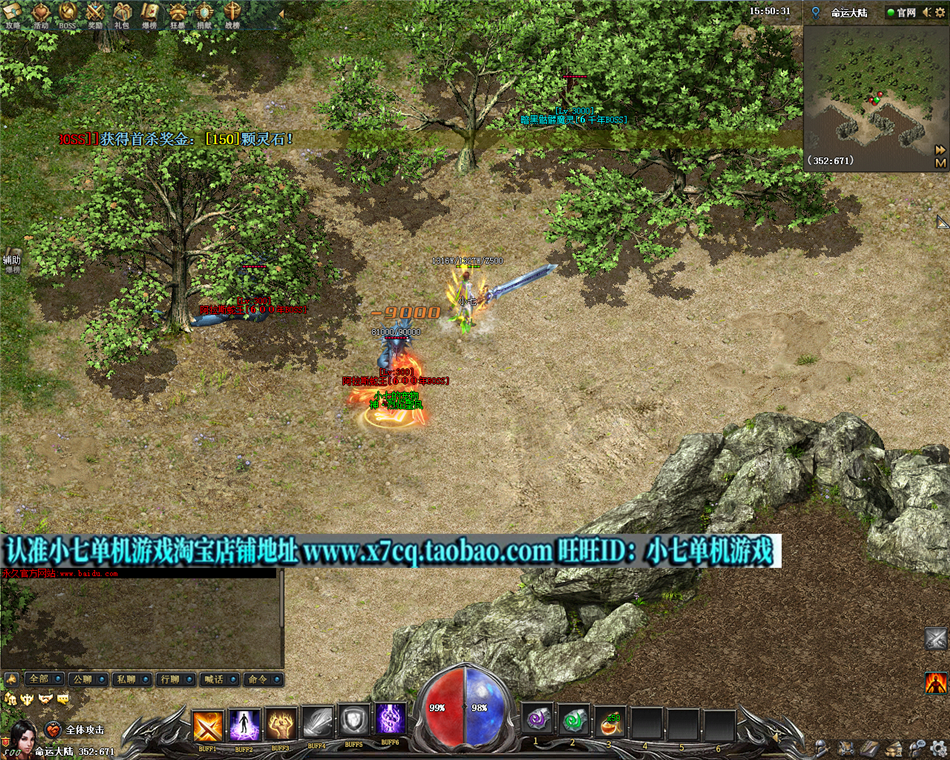Viewport: 950px width, 760px height.
Task: Click the minimap
Action: coord(868,88)
